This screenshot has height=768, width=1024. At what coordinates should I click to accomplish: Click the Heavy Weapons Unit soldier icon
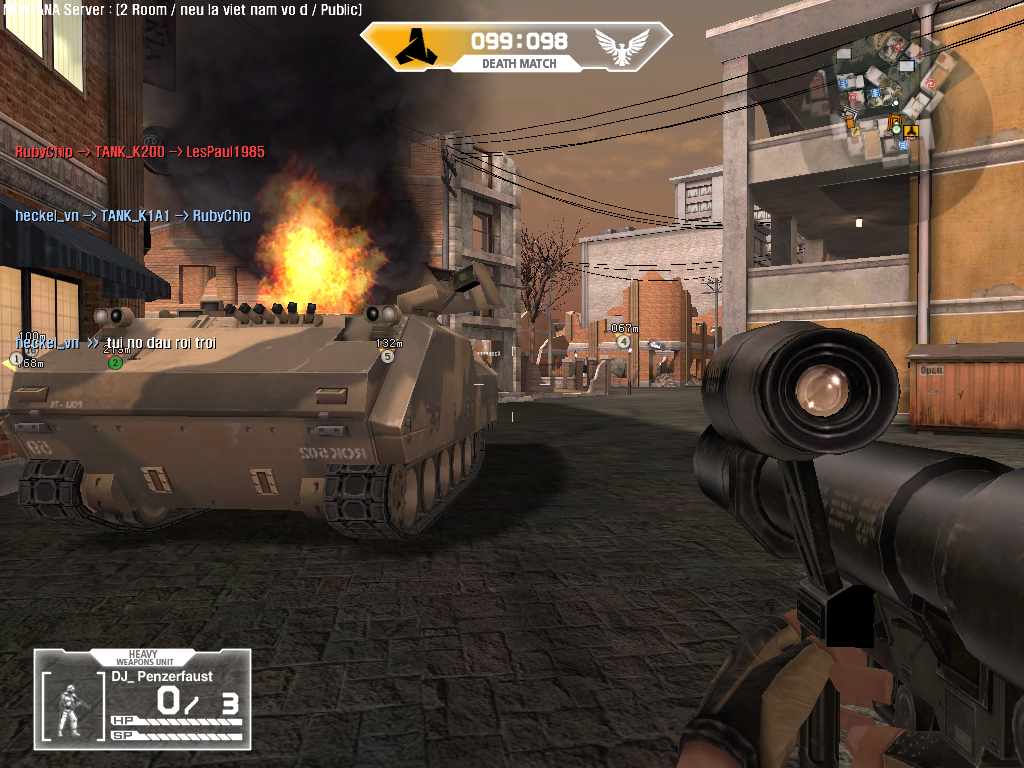(x=72, y=709)
